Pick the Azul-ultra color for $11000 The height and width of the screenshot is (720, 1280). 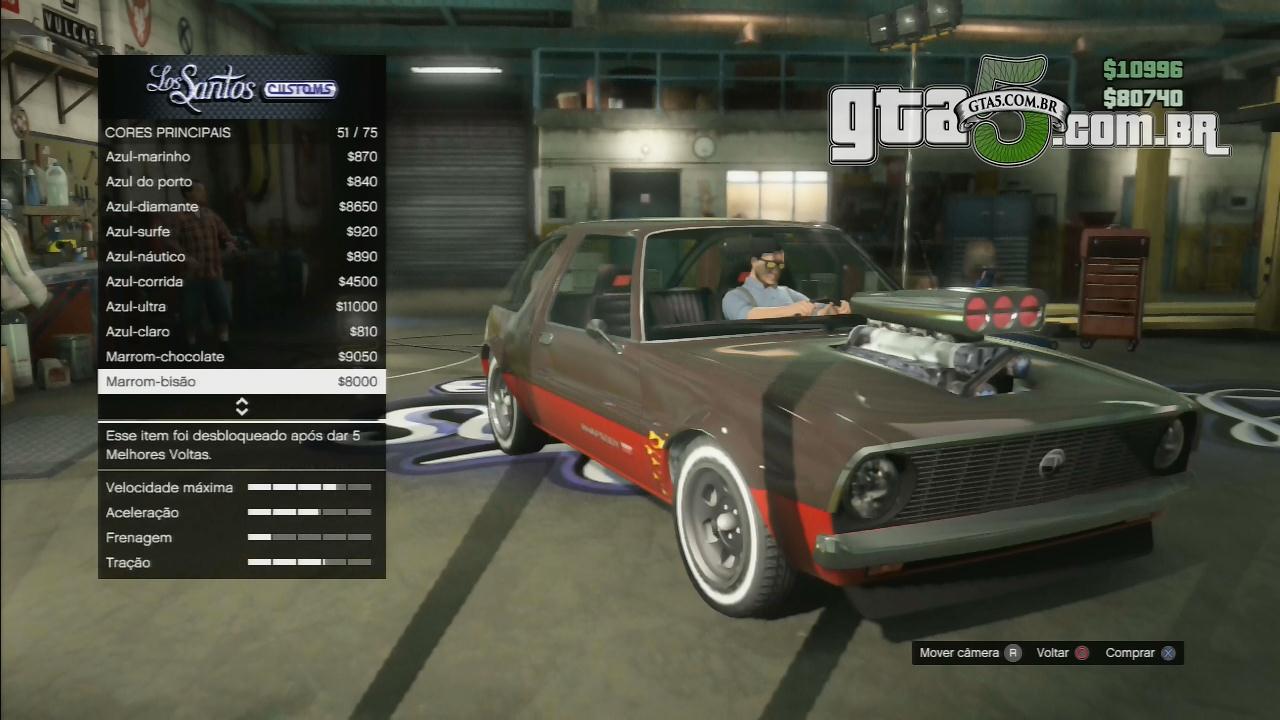241,307
